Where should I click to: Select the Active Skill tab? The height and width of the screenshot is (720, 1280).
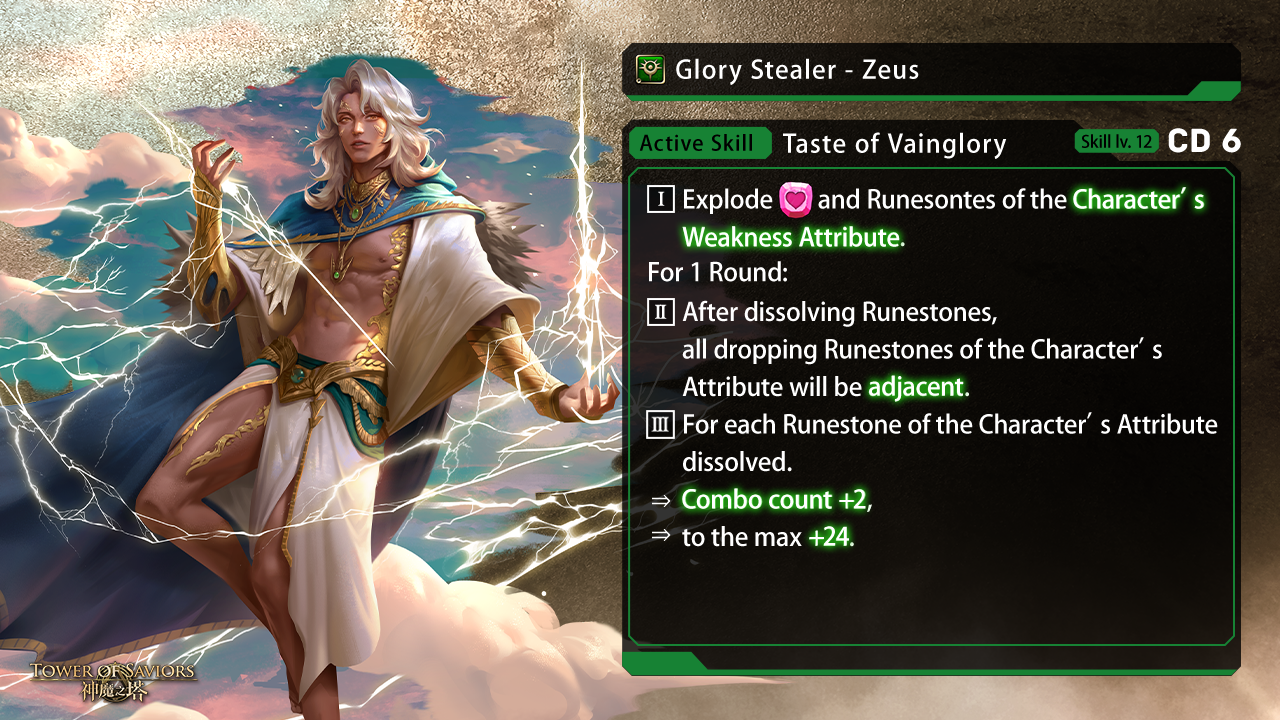[x=697, y=143]
